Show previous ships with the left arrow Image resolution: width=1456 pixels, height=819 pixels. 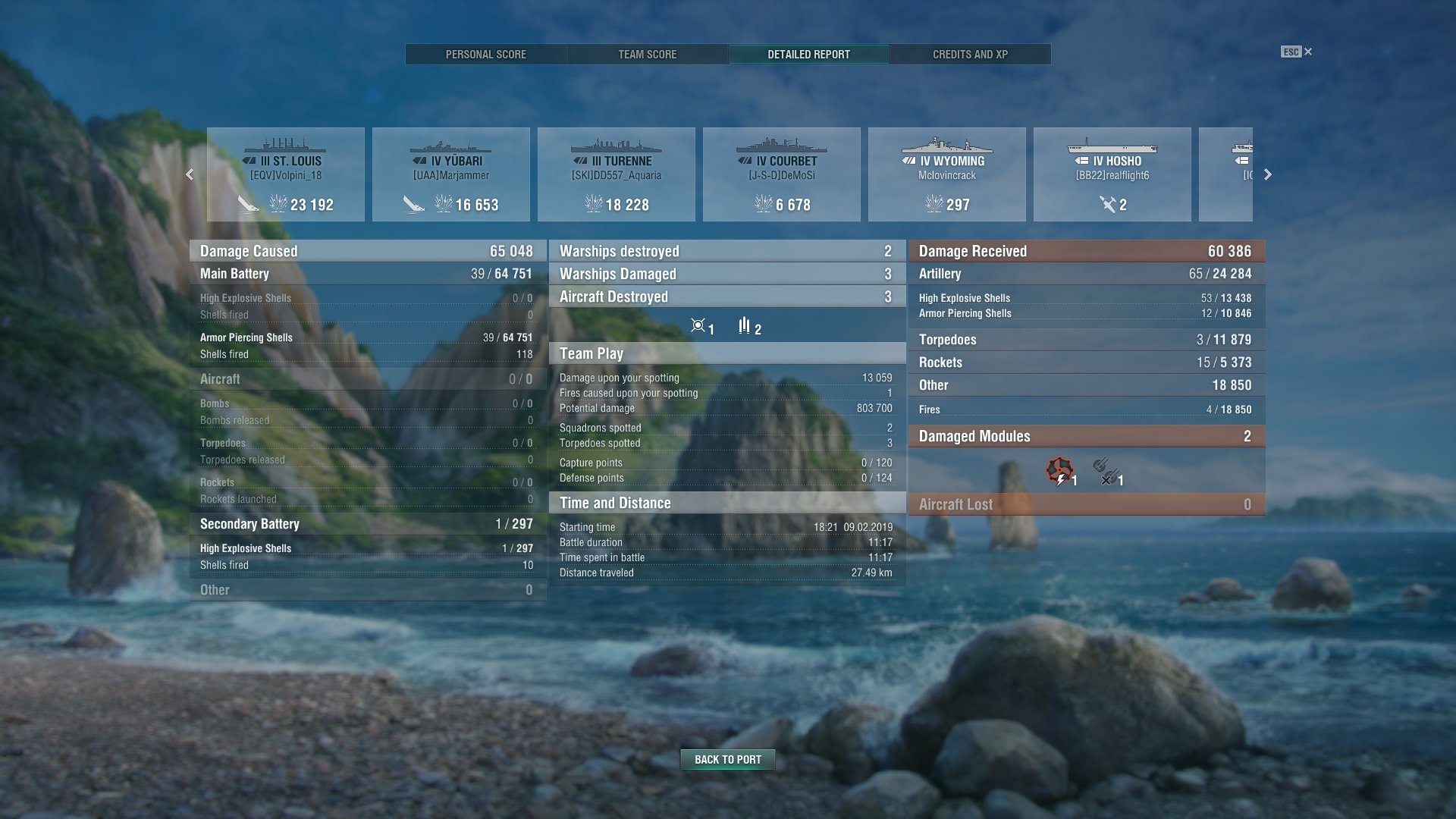pos(190,174)
